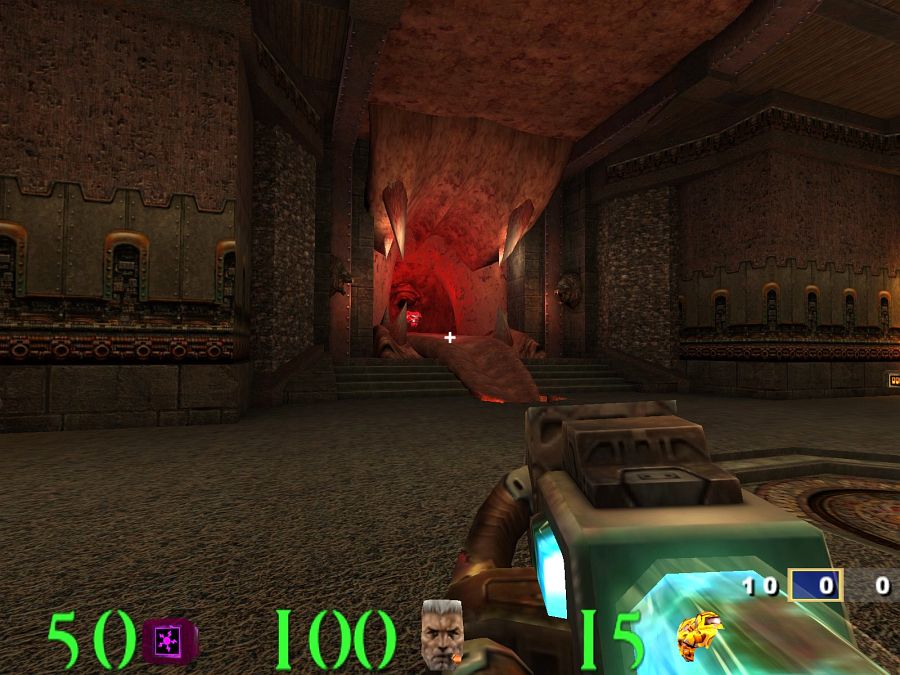Viewport: 900px width, 675px height.
Task: Click the purple ammo box icon
Action: click(x=170, y=640)
